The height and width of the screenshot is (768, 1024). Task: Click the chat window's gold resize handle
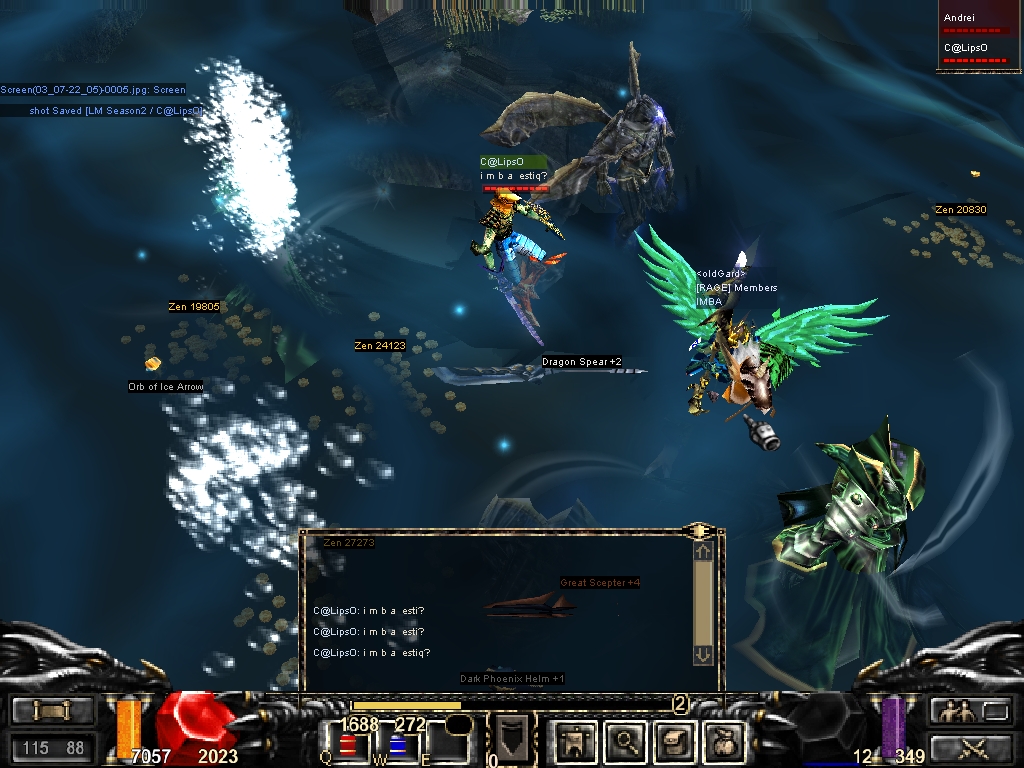click(x=698, y=528)
